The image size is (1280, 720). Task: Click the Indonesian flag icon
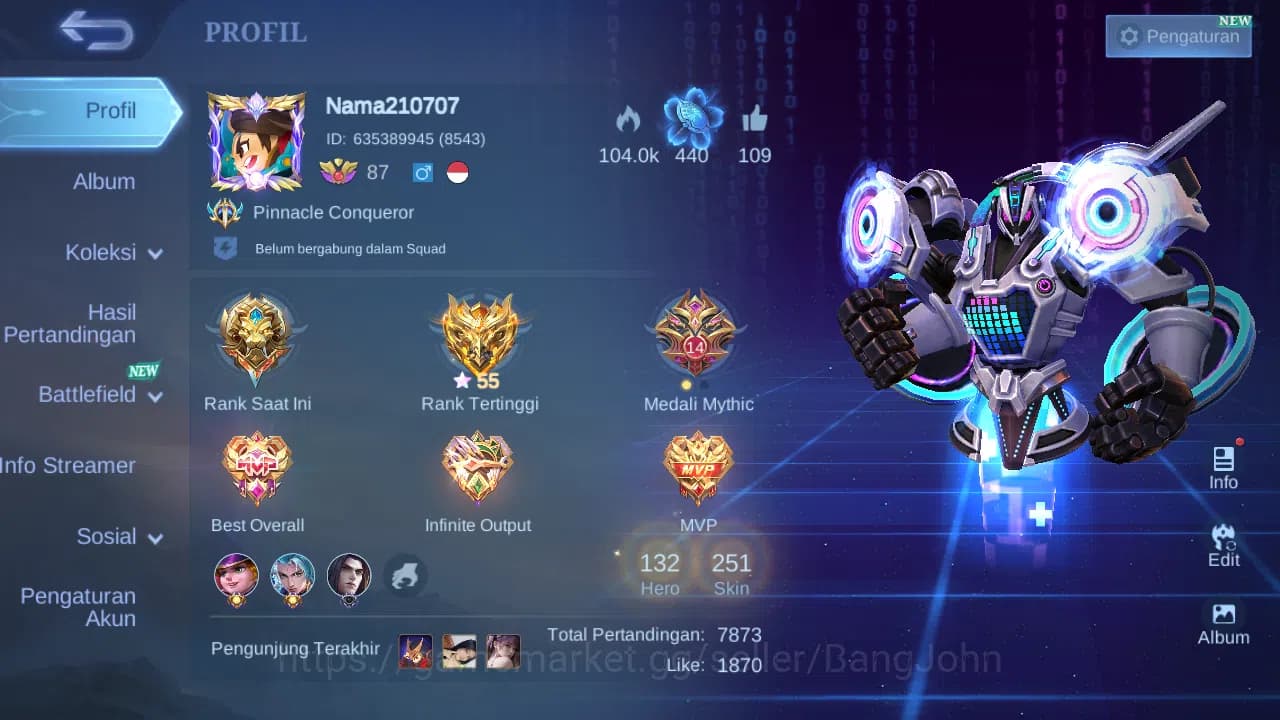(457, 172)
